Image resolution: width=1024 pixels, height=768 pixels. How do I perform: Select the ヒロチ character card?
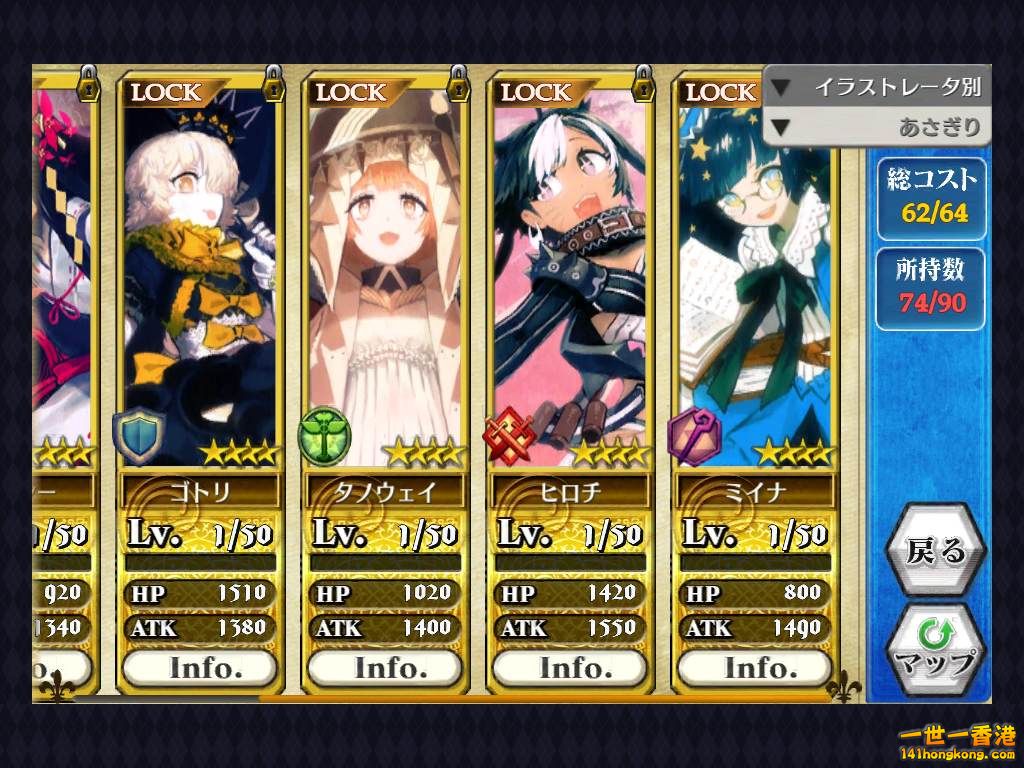pyautogui.click(x=570, y=280)
